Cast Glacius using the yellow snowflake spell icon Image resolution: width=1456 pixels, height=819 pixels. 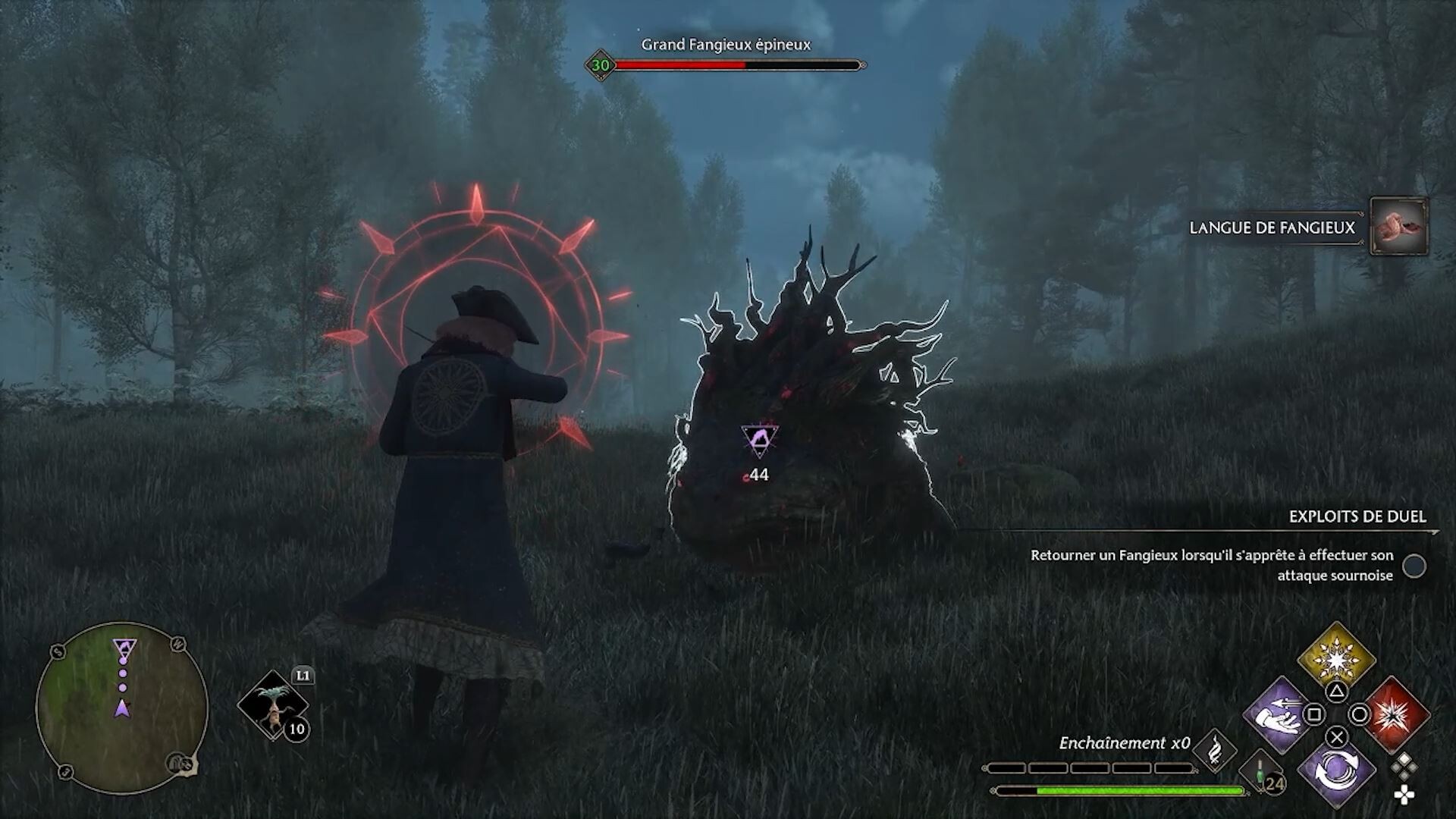coord(1336,658)
